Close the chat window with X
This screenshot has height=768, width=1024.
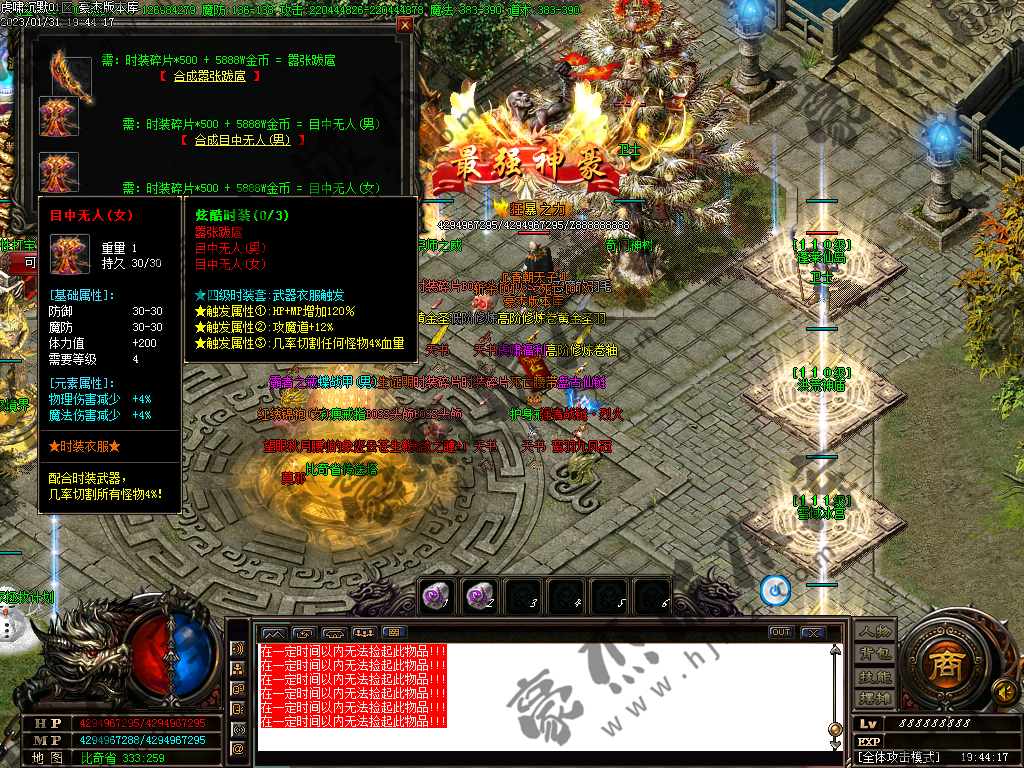[813, 632]
